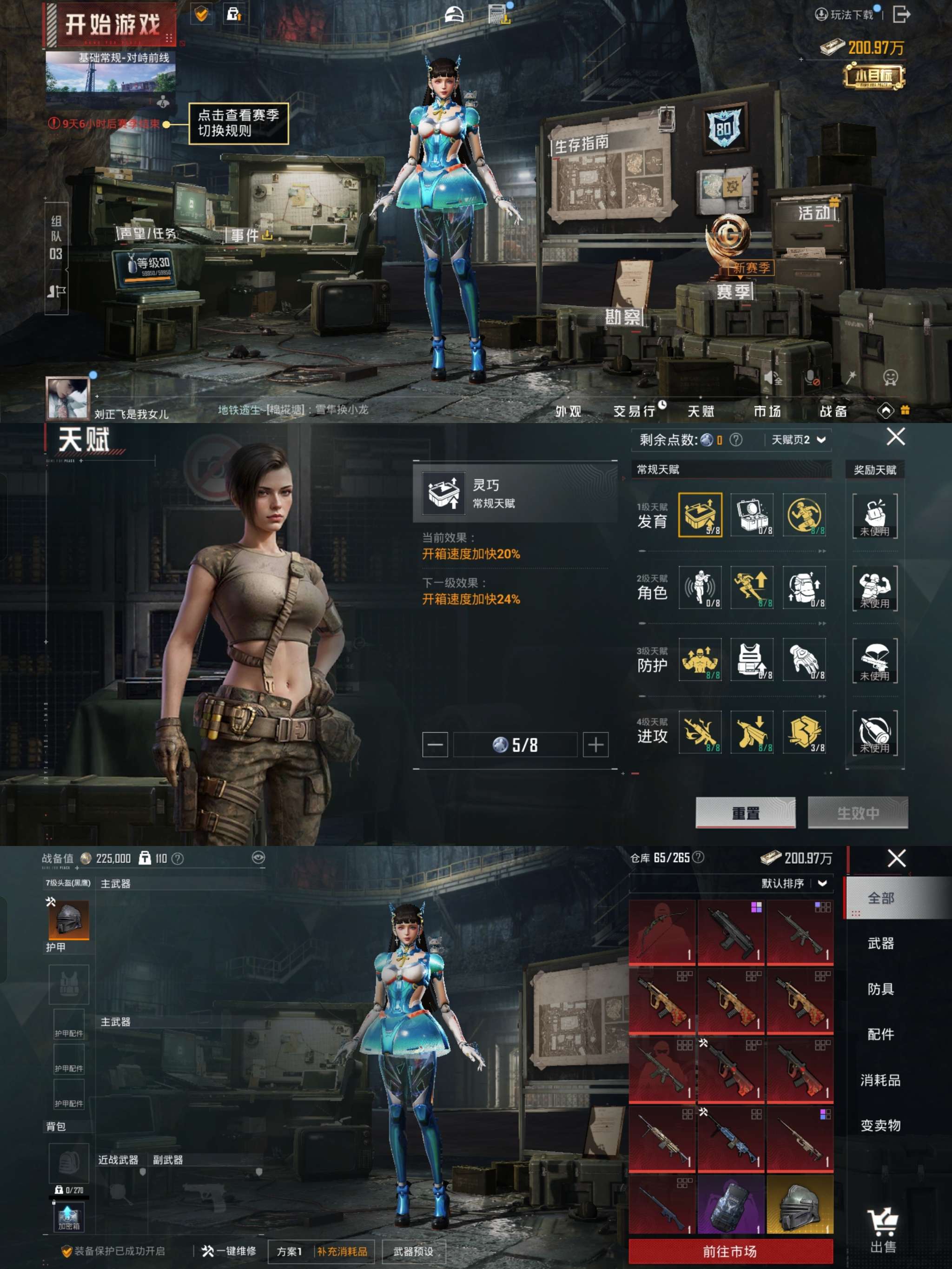Switch to the 消耗品 consumables category
This screenshot has width=952, height=1269.
pos(880,1080)
